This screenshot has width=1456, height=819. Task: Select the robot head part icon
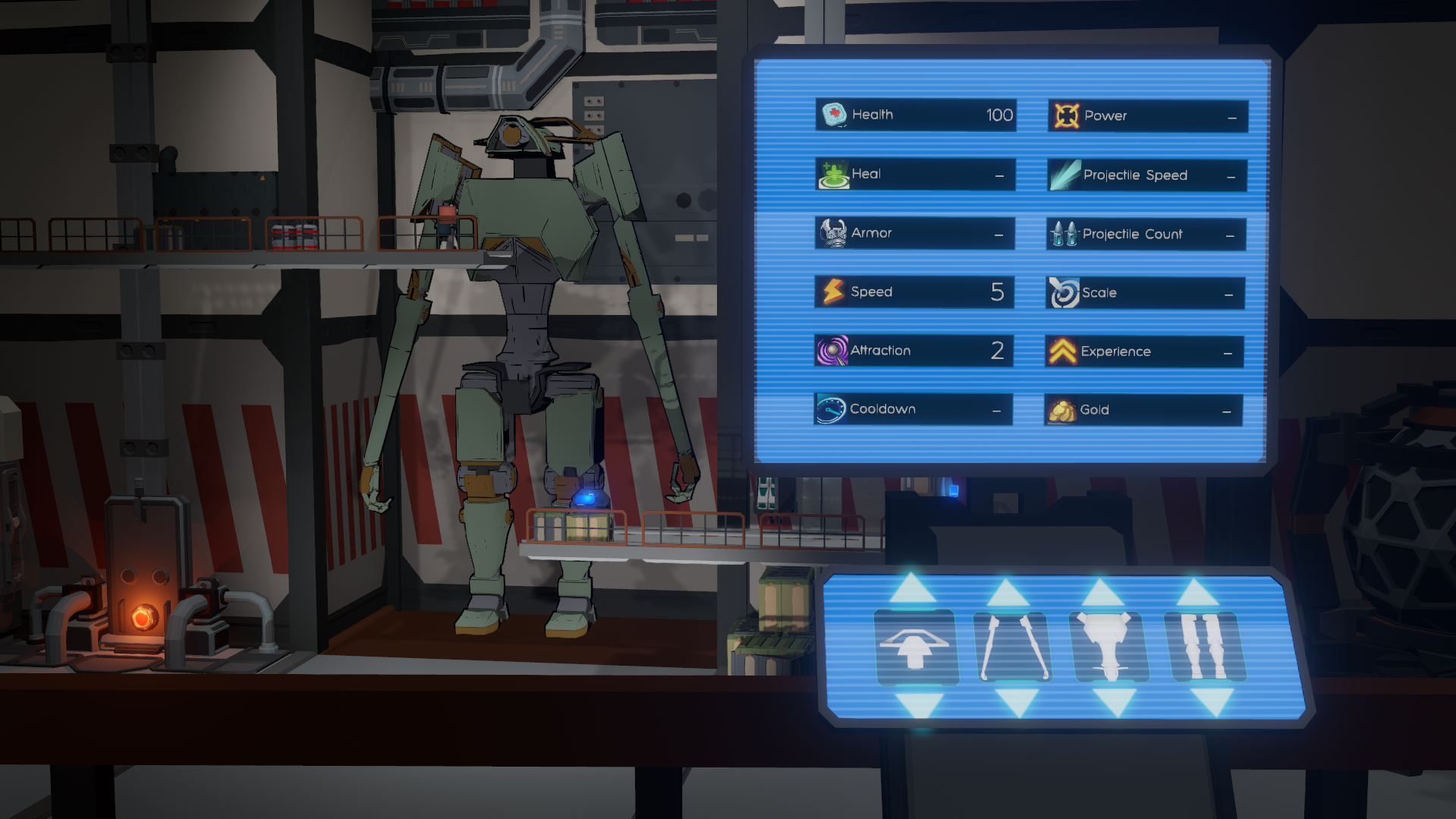coord(915,647)
